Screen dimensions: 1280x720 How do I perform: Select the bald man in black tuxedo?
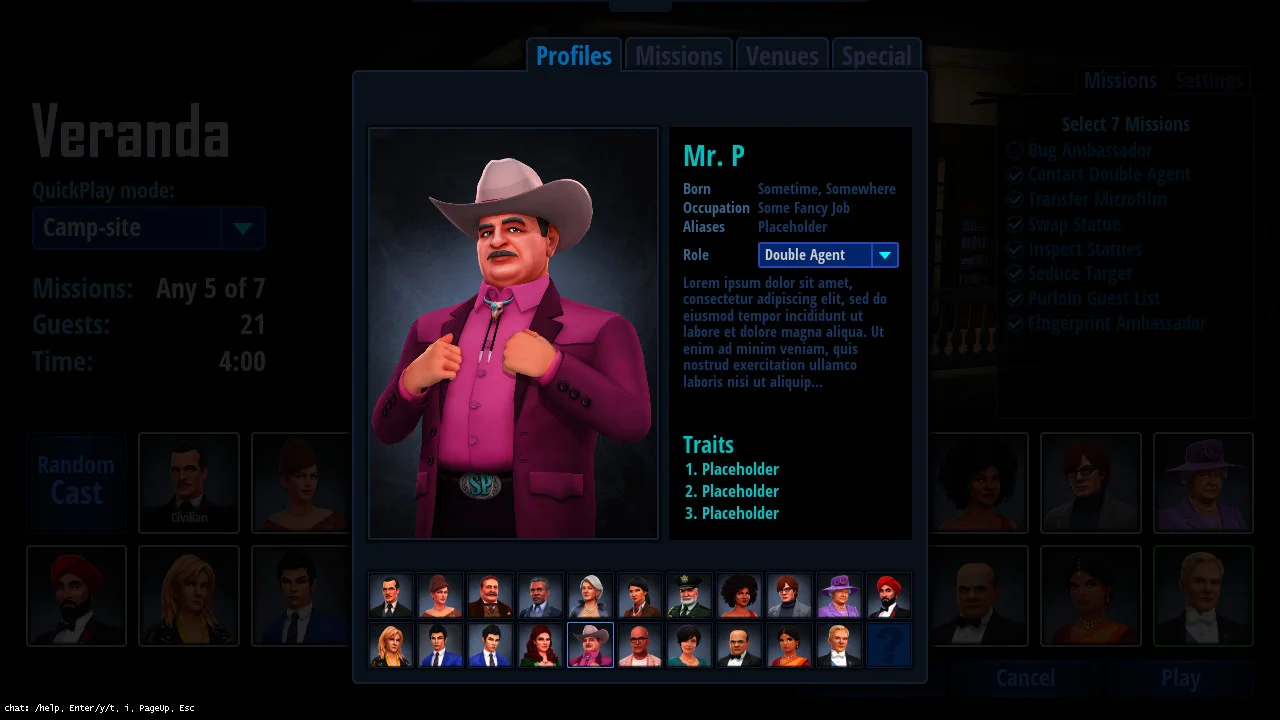pyautogui.click(x=740, y=645)
